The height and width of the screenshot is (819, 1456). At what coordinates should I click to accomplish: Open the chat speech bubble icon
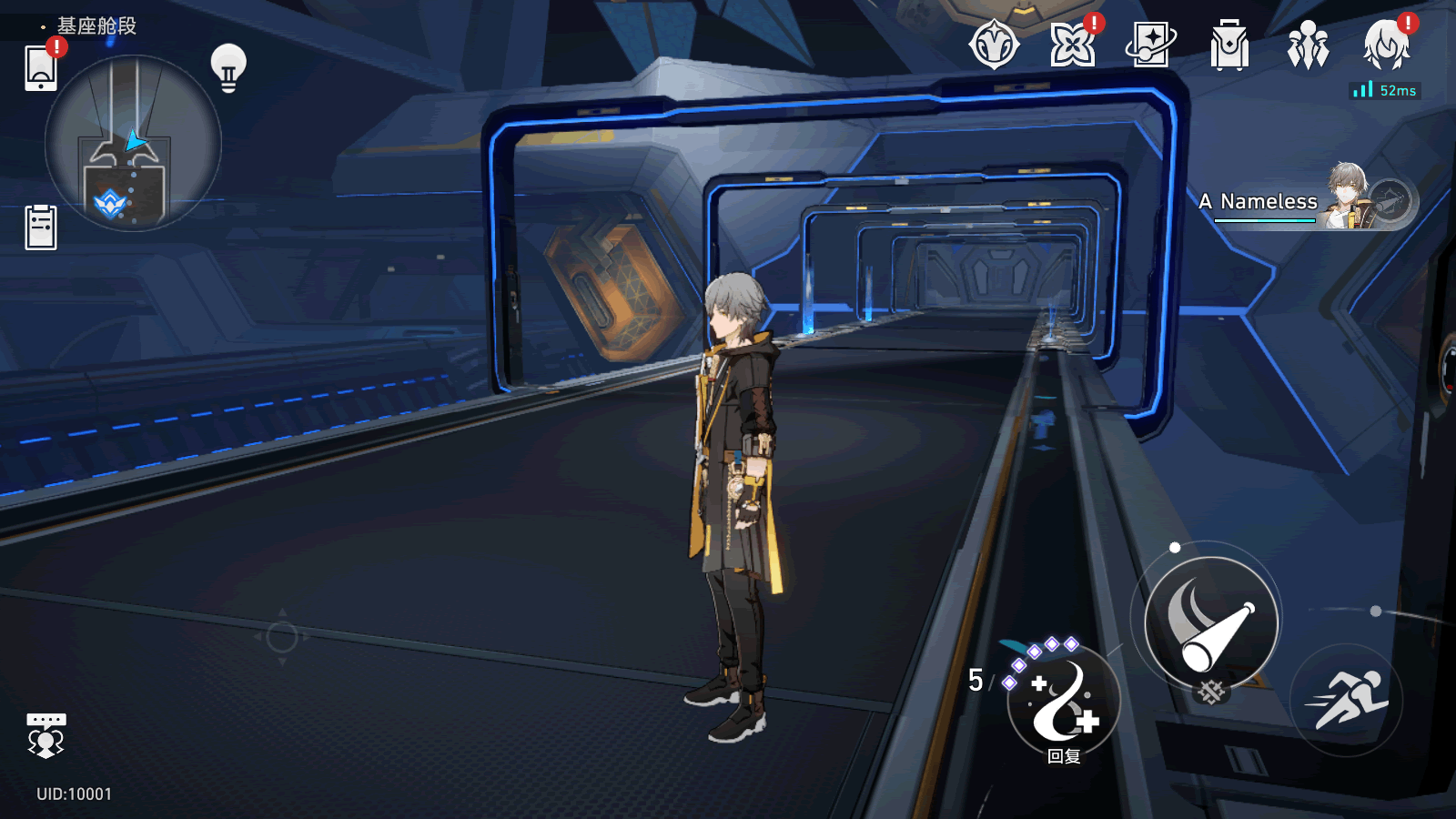[45, 734]
